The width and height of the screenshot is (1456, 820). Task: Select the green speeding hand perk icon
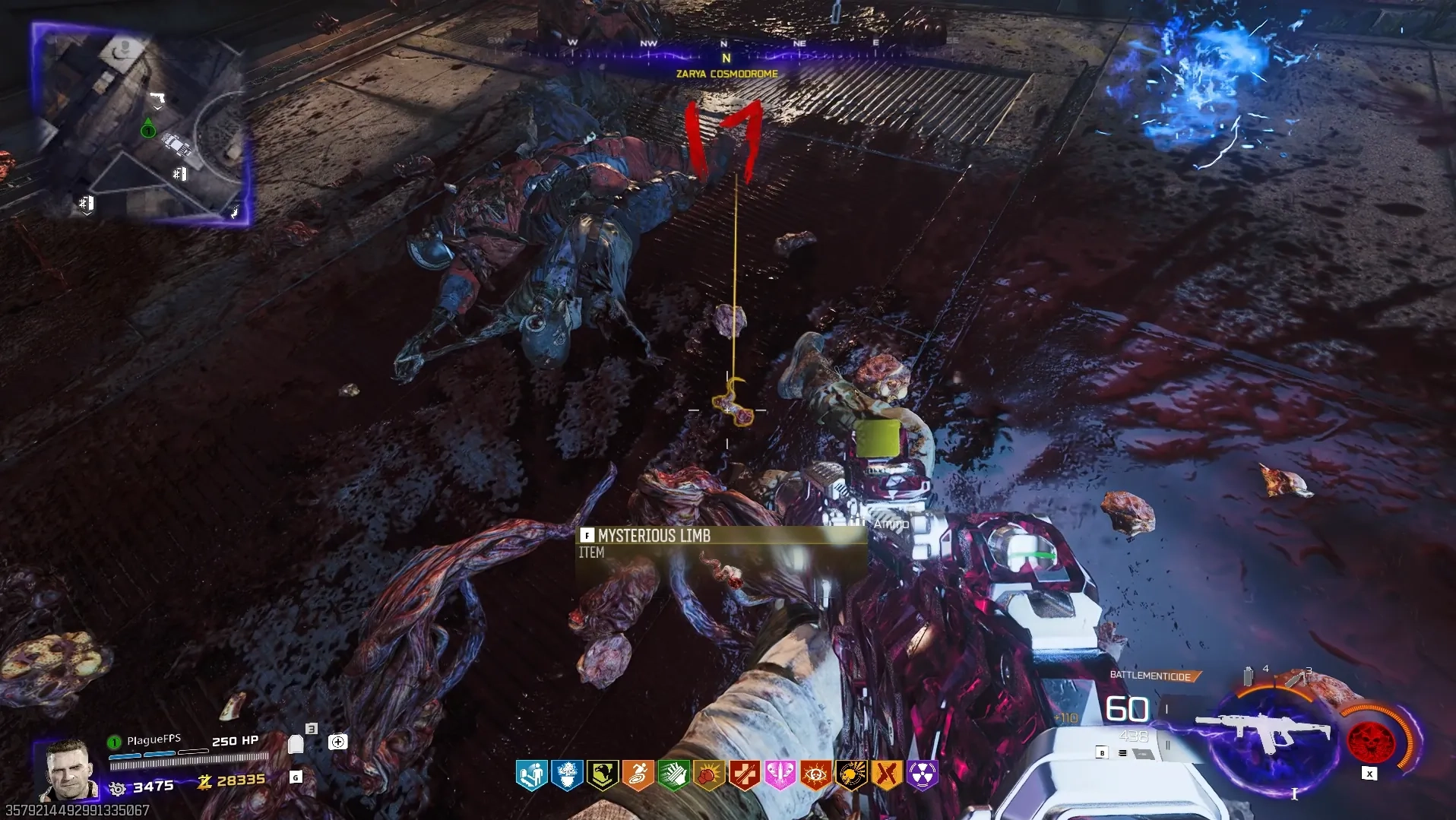673,775
